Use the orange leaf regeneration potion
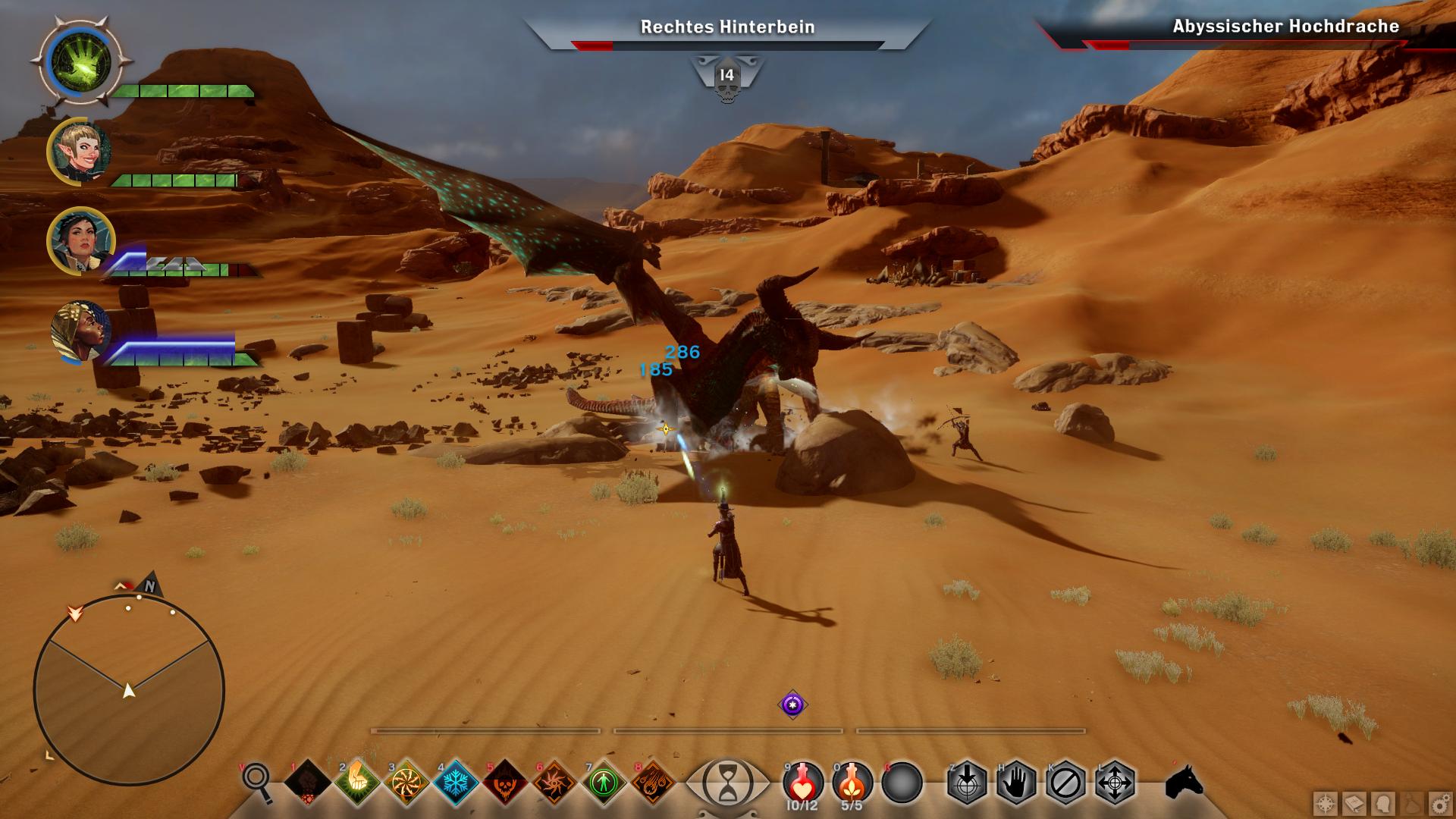The width and height of the screenshot is (1456, 819). click(852, 782)
